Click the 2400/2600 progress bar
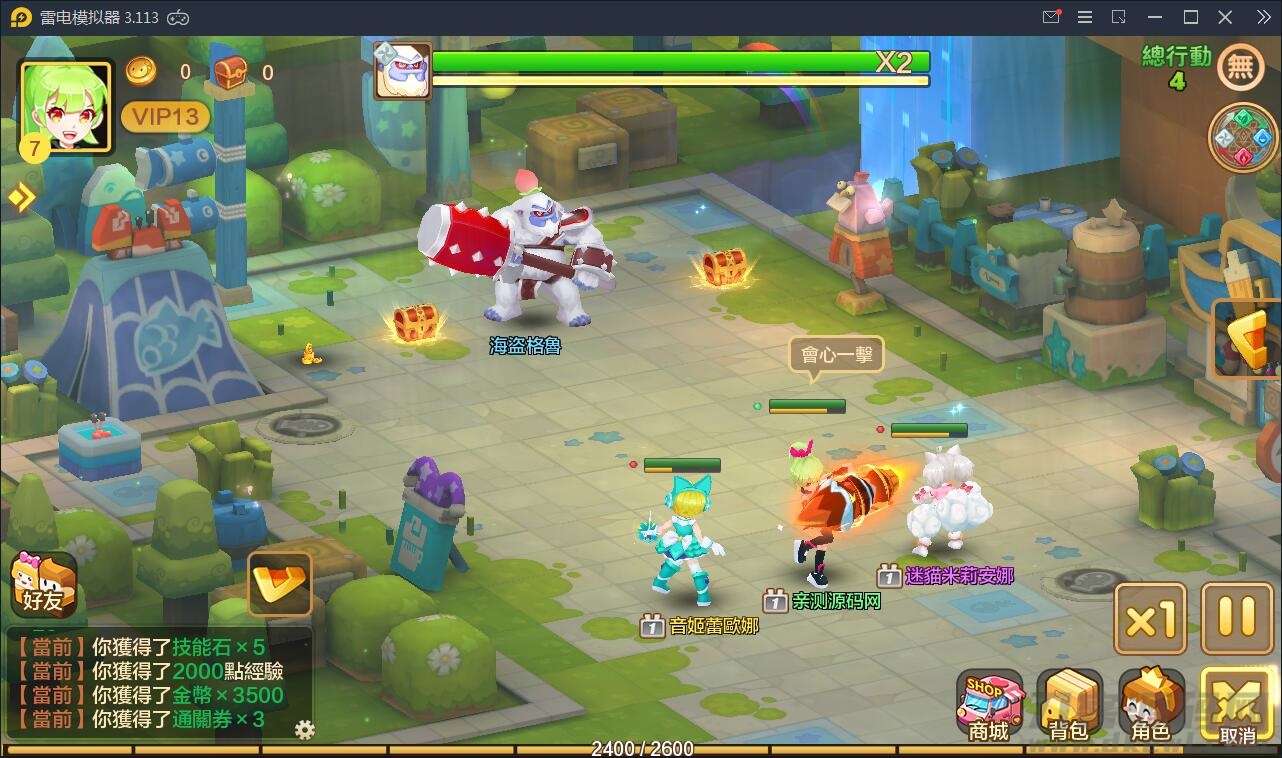1282x758 pixels. pos(640,748)
